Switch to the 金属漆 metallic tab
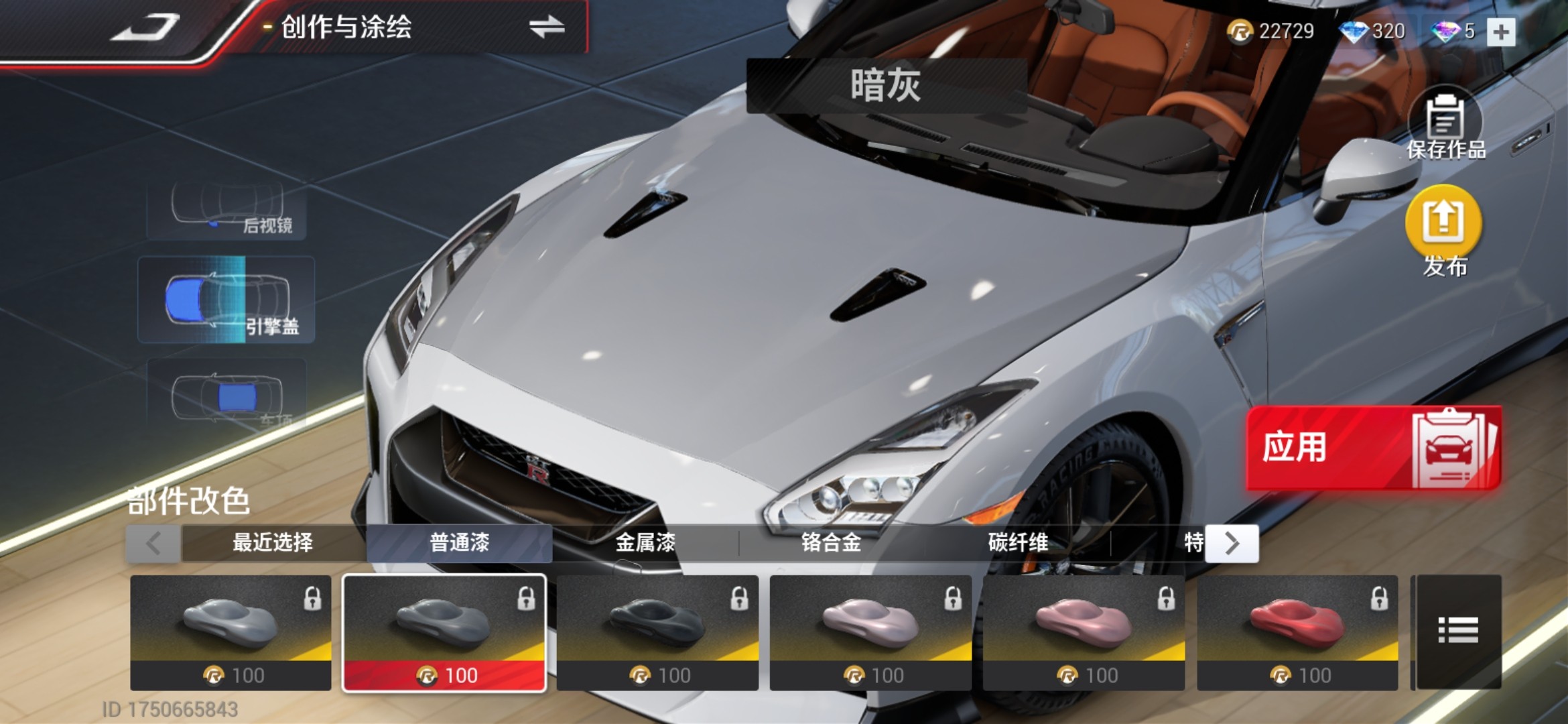1568x724 pixels. coord(645,542)
